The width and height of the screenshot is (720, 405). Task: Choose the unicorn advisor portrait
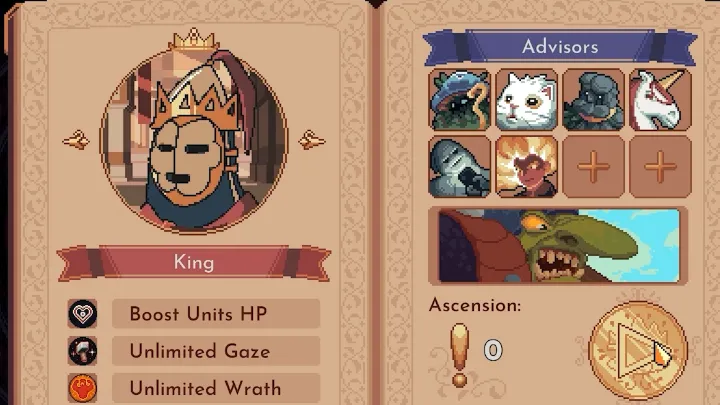tap(660, 99)
